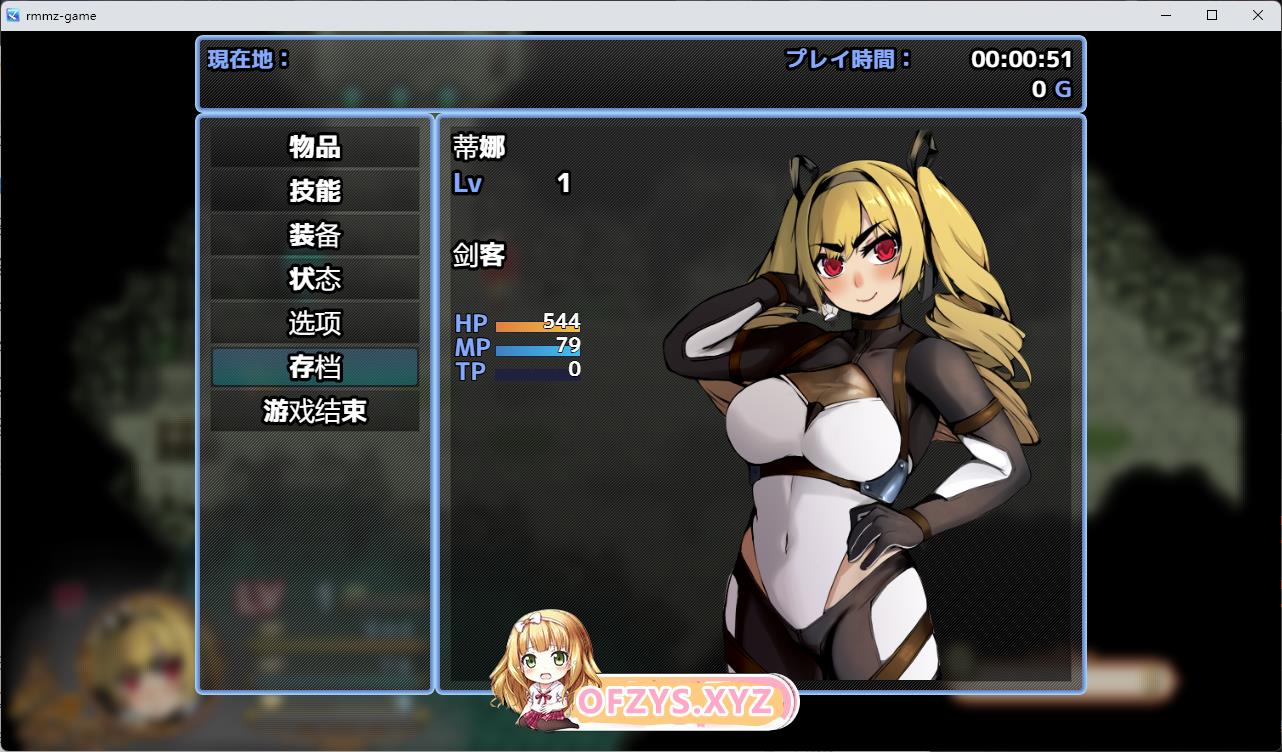Close the rmmz-game window

(x=1258, y=15)
